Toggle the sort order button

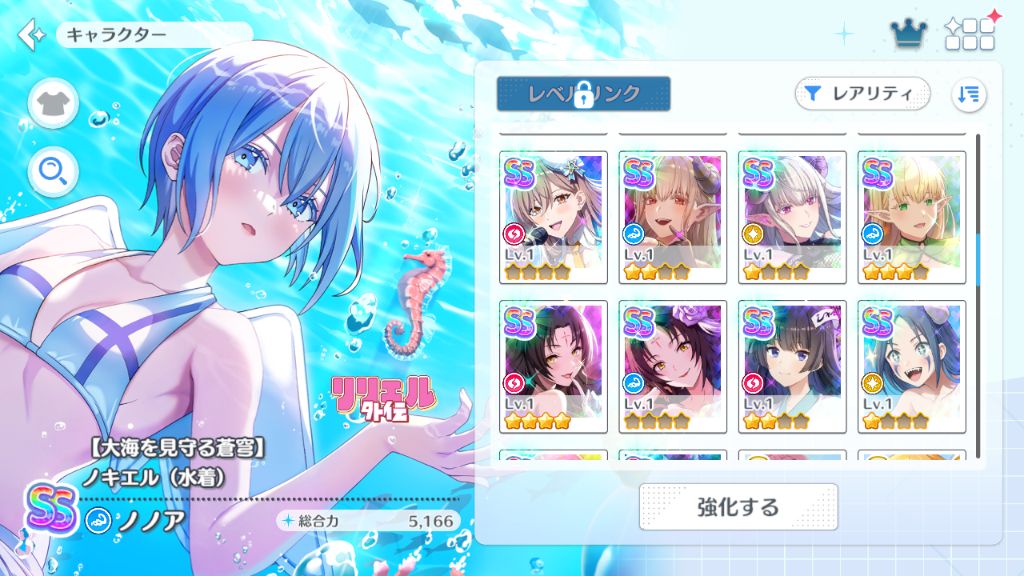[x=969, y=94]
